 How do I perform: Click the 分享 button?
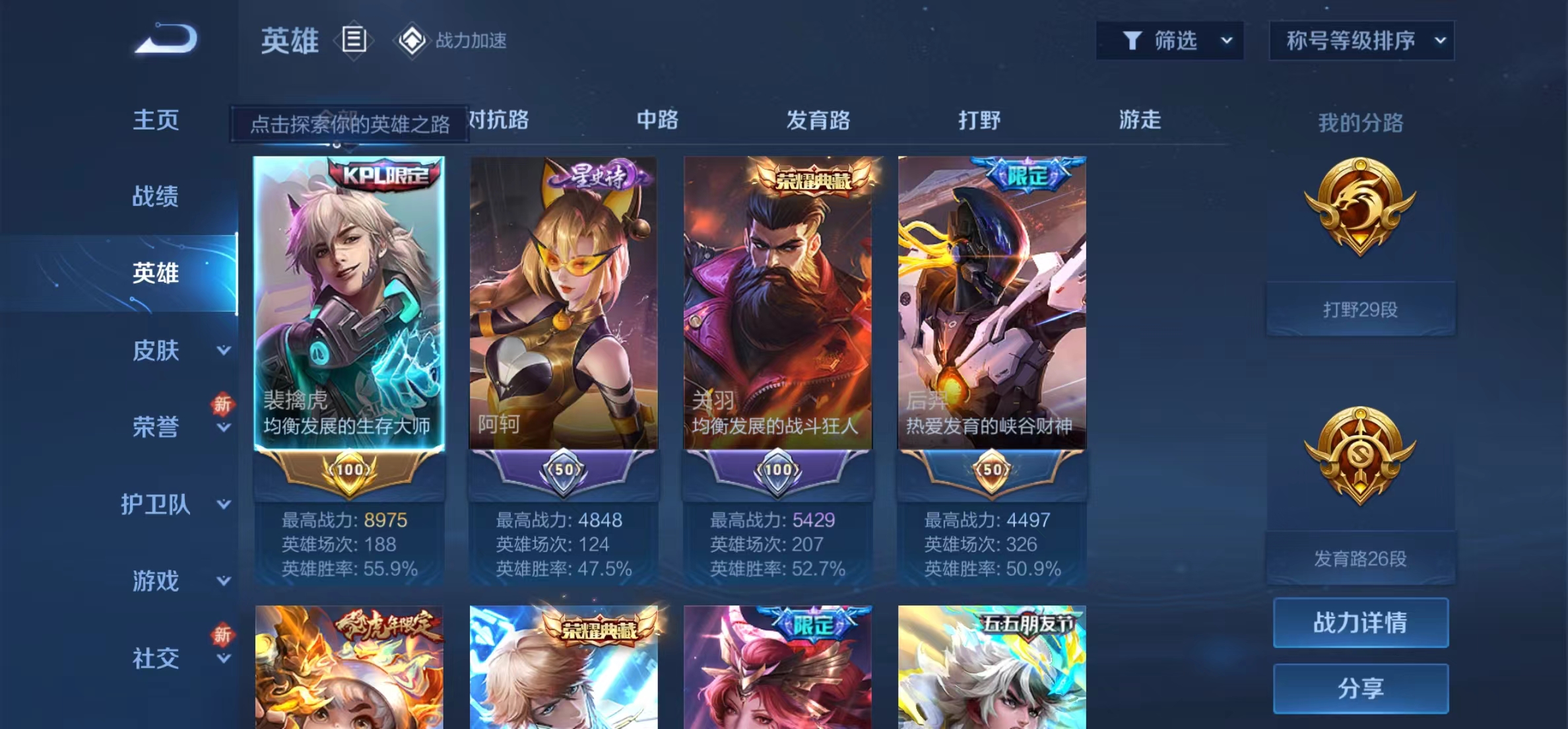pyautogui.click(x=1360, y=688)
